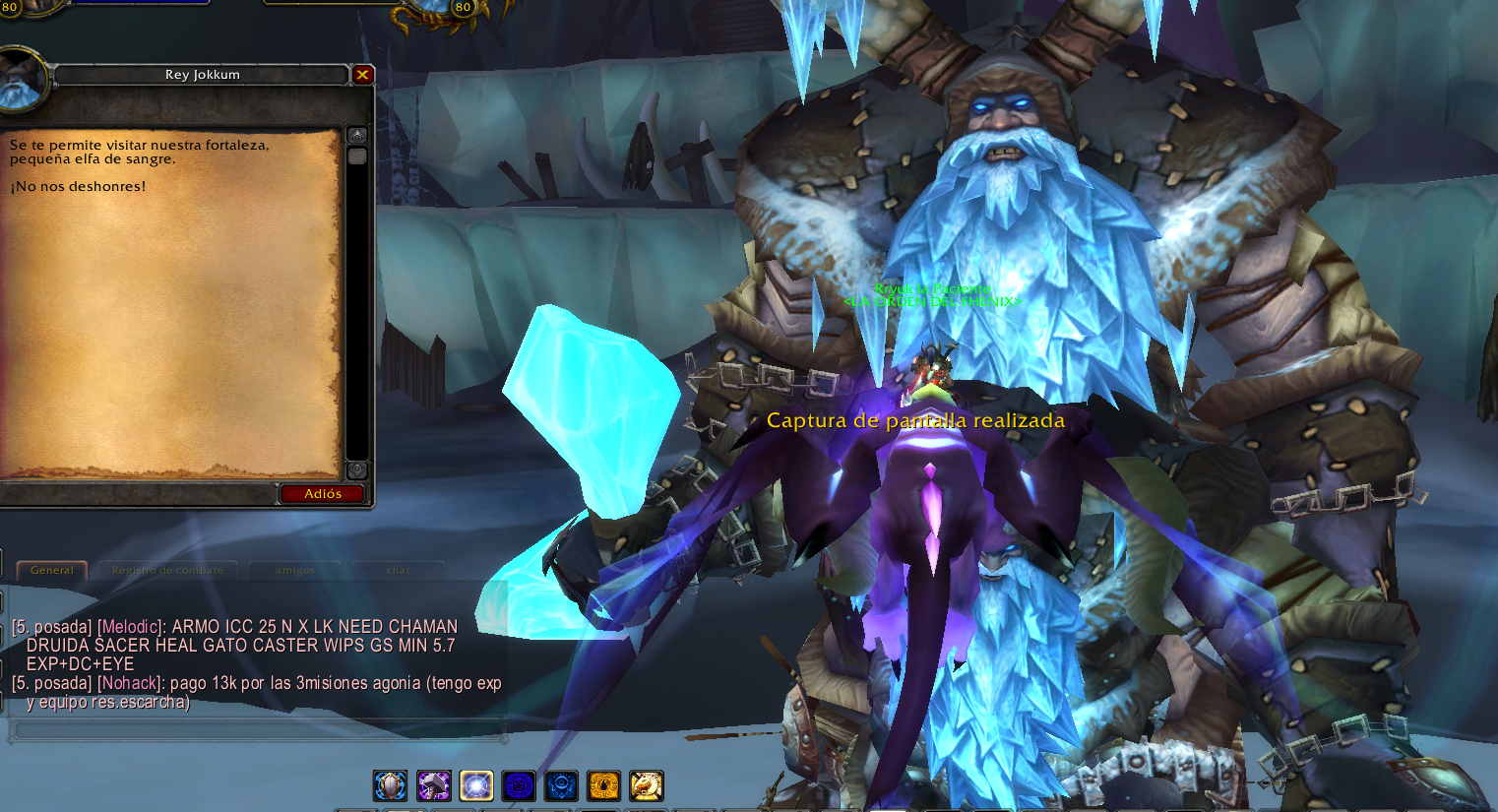The height and width of the screenshot is (812, 1498).
Task: Select the golden flame seal icon
Action: (603, 785)
